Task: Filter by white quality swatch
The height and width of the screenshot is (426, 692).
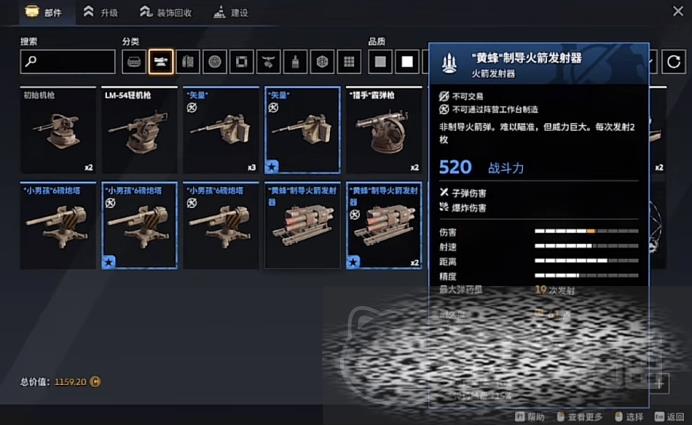Action: pos(407,62)
